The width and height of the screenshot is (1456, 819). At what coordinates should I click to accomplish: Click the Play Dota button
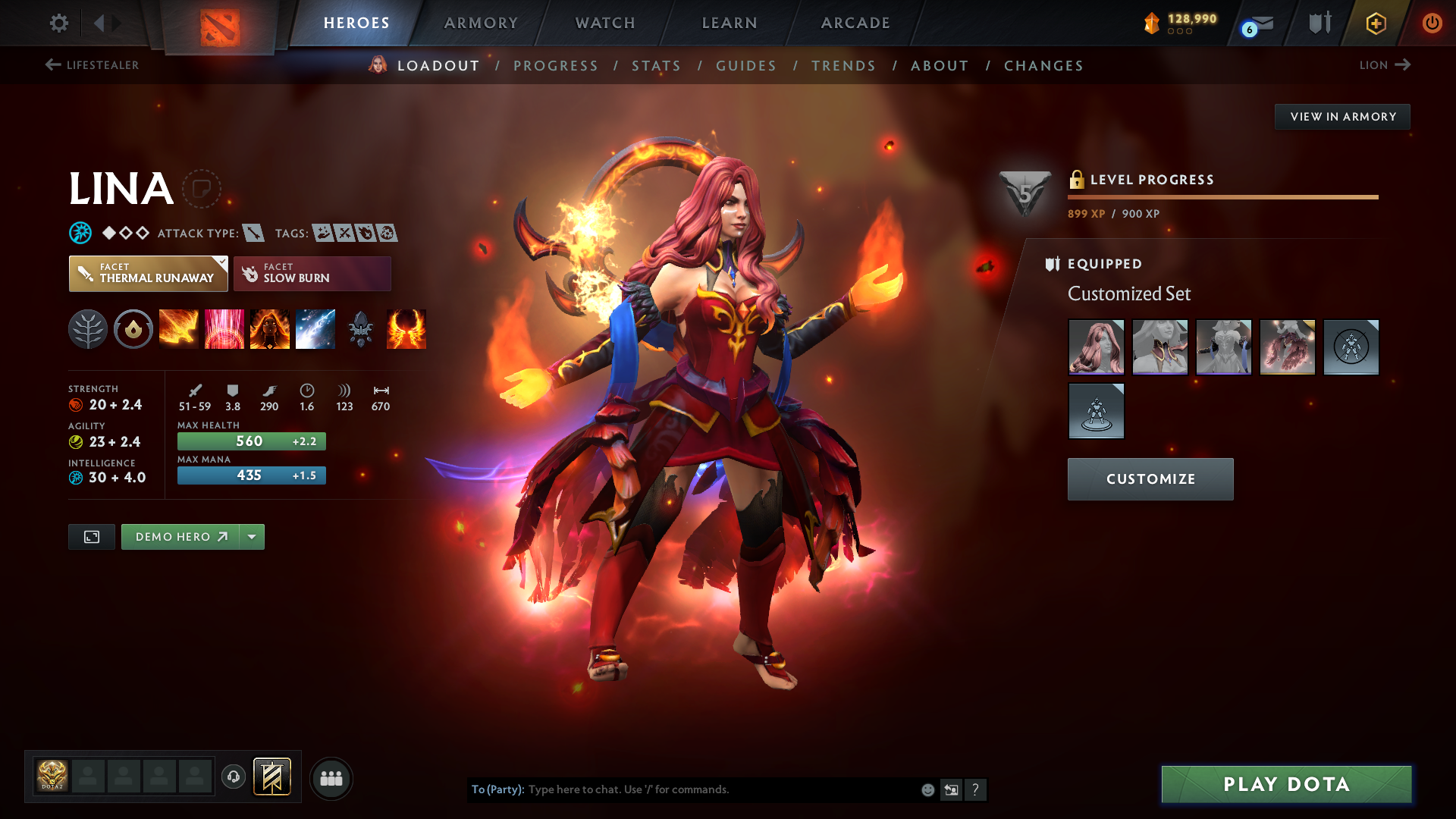1286,784
